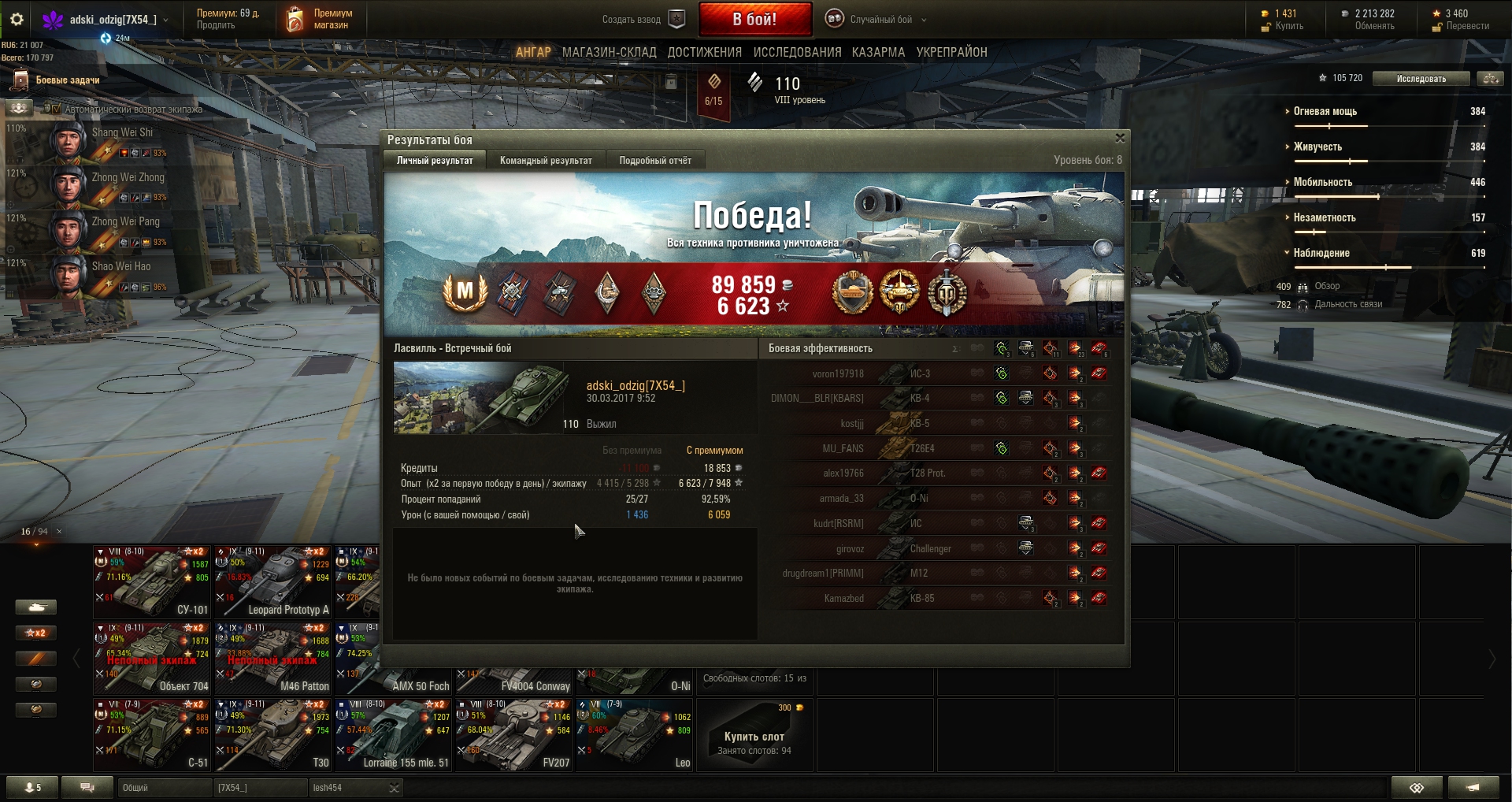Open the ИССЛЕДОВАНИЯ menu
Screen dimensions: 1512x802
(x=797, y=52)
